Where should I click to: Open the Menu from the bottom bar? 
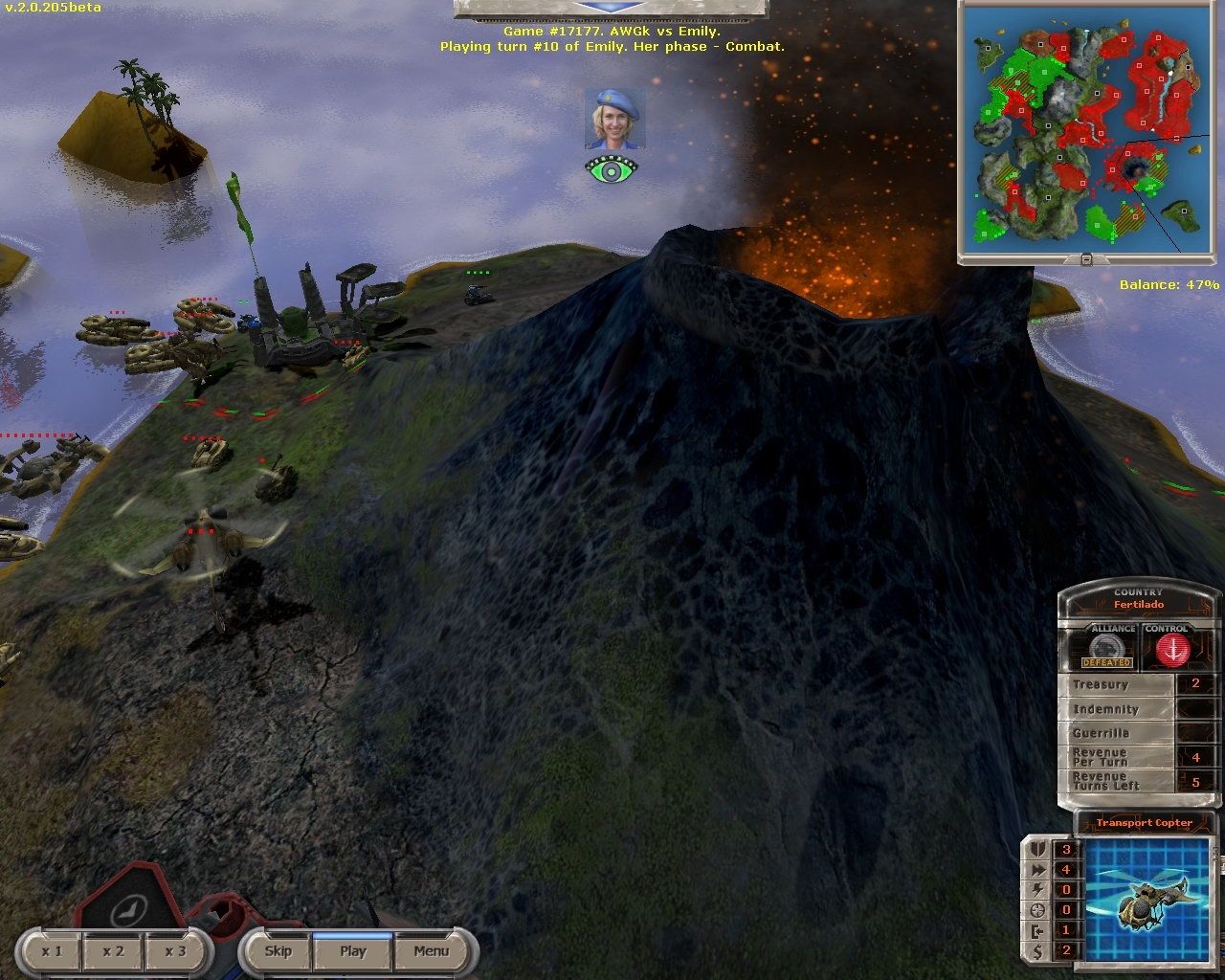click(431, 951)
